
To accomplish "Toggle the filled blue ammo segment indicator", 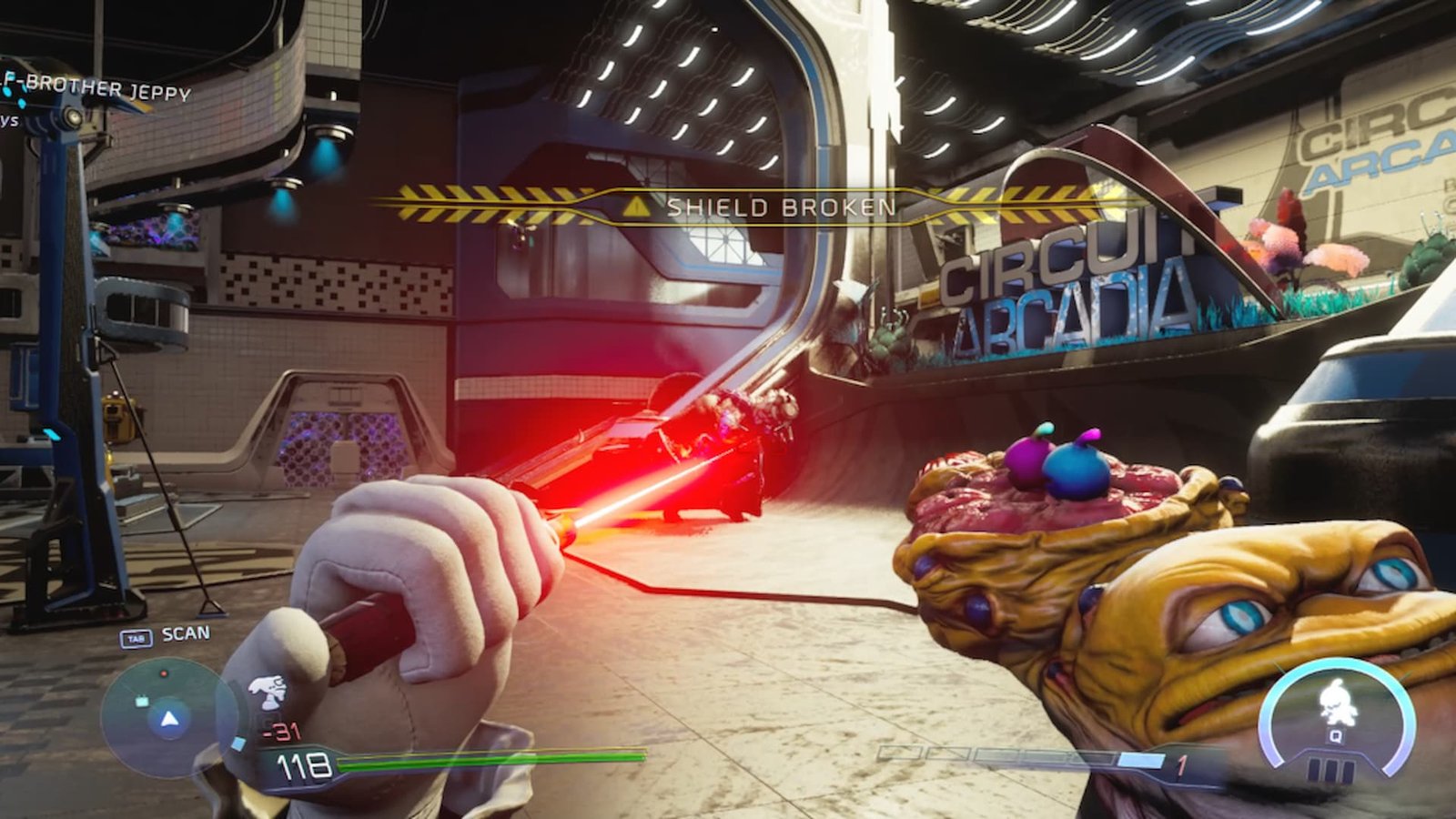I will (x=1140, y=758).
